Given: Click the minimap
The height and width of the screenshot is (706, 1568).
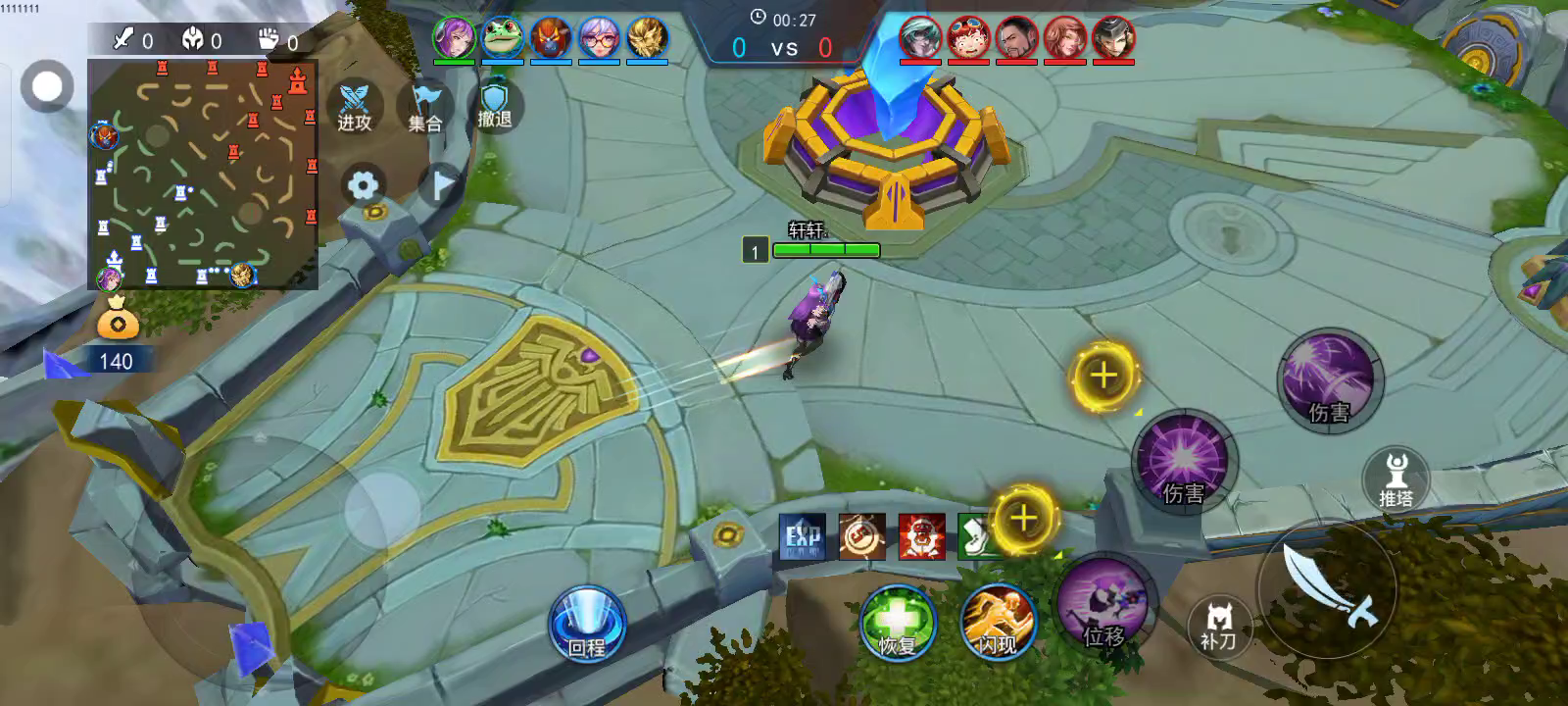Looking at the screenshot, I should 203,175.
